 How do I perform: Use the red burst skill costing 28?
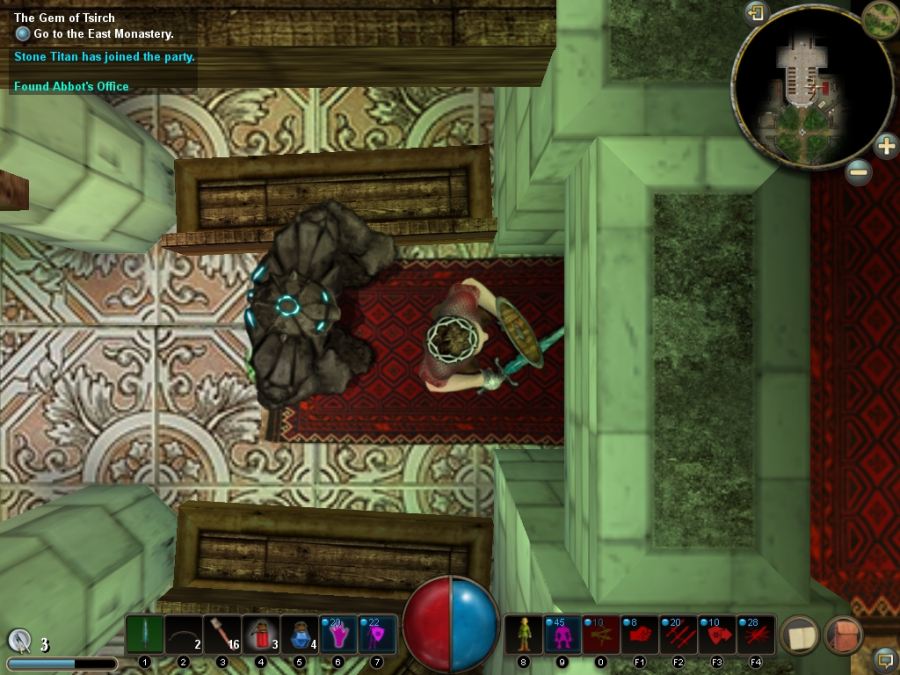[756, 634]
